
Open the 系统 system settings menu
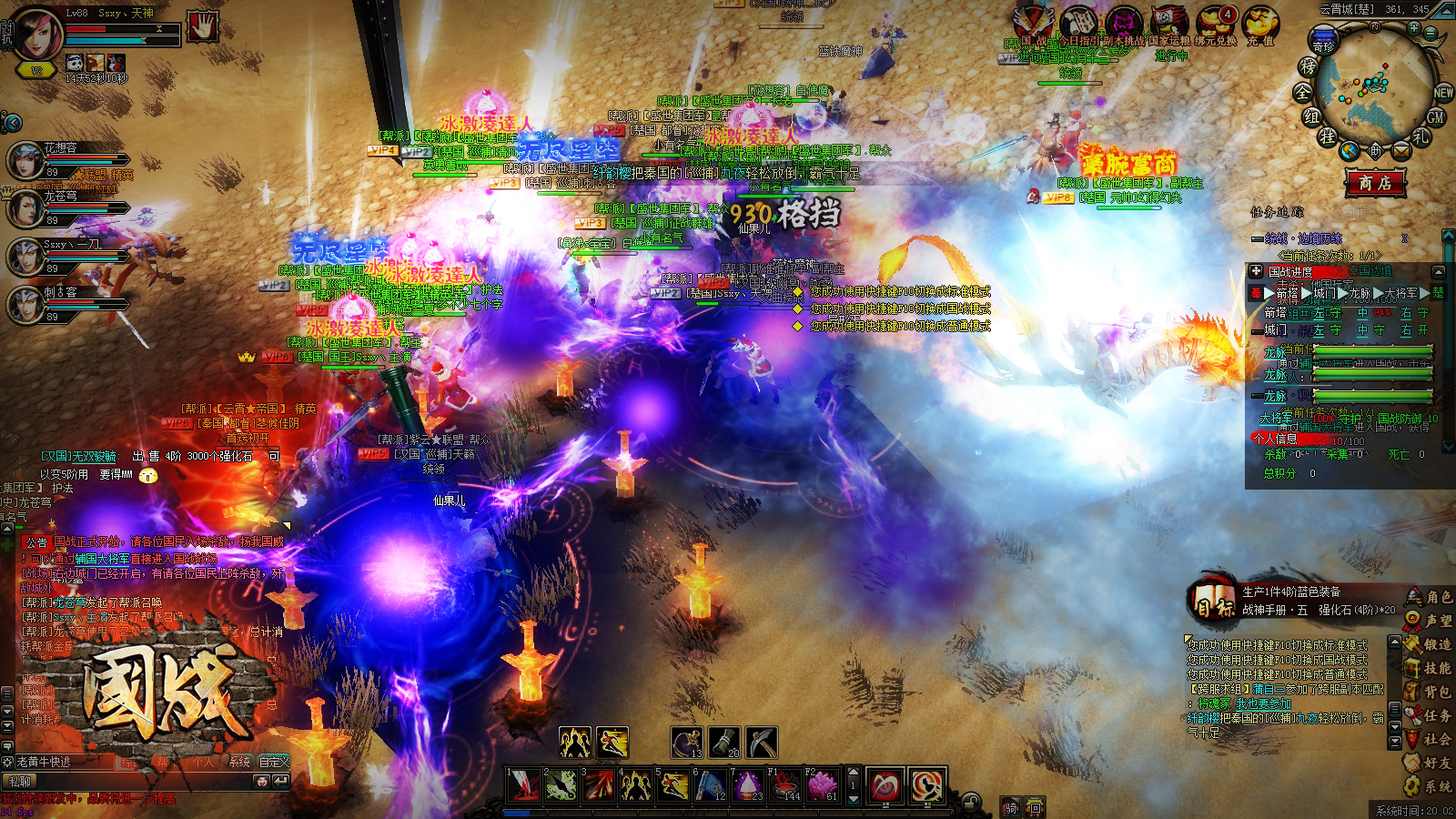coord(1429,786)
